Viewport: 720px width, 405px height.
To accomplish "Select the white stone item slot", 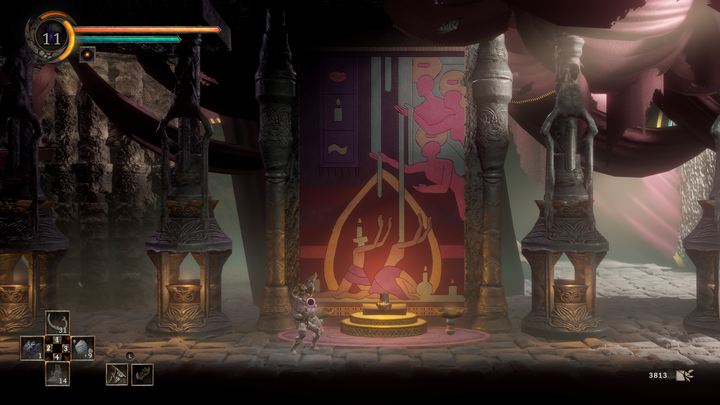I will 82,348.
